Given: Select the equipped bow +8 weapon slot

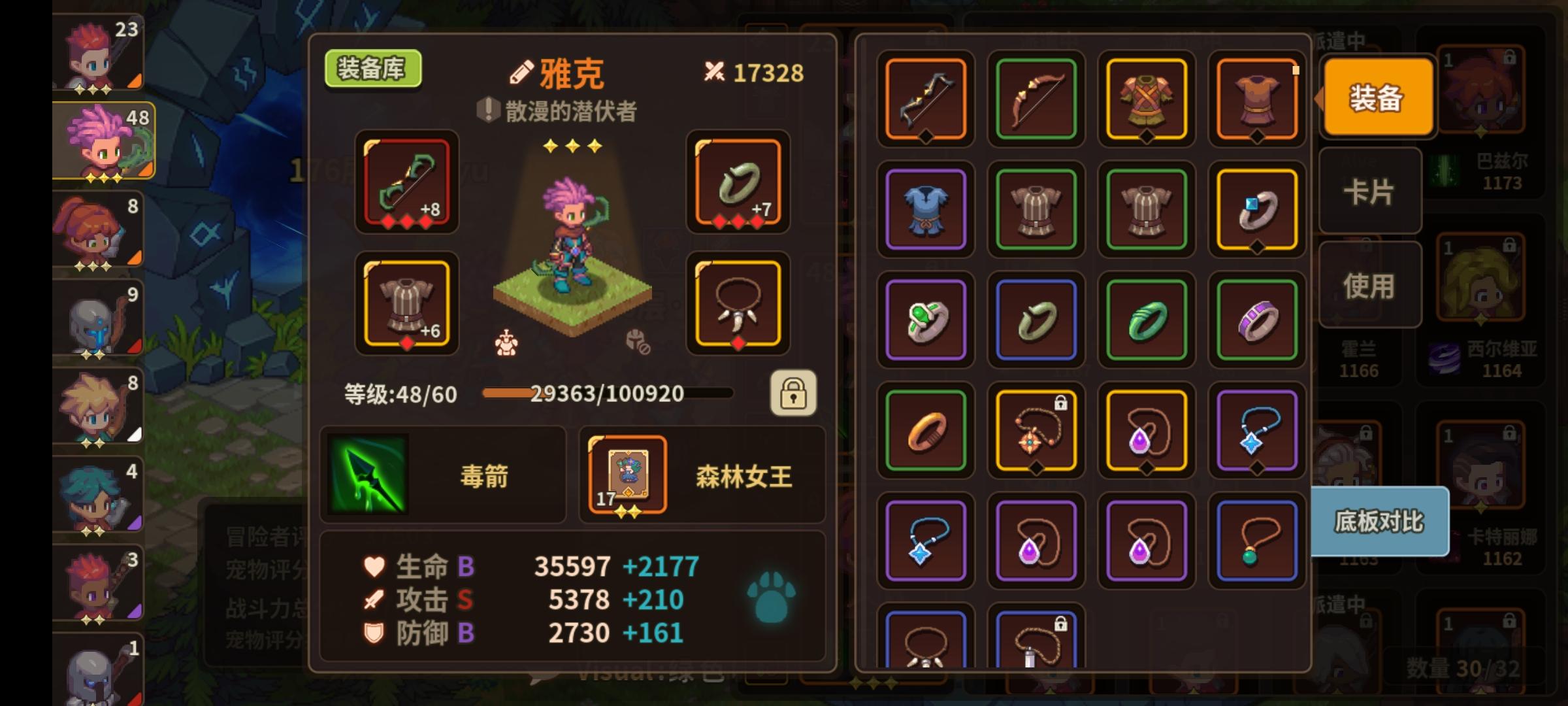Looking at the screenshot, I should click(405, 184).
